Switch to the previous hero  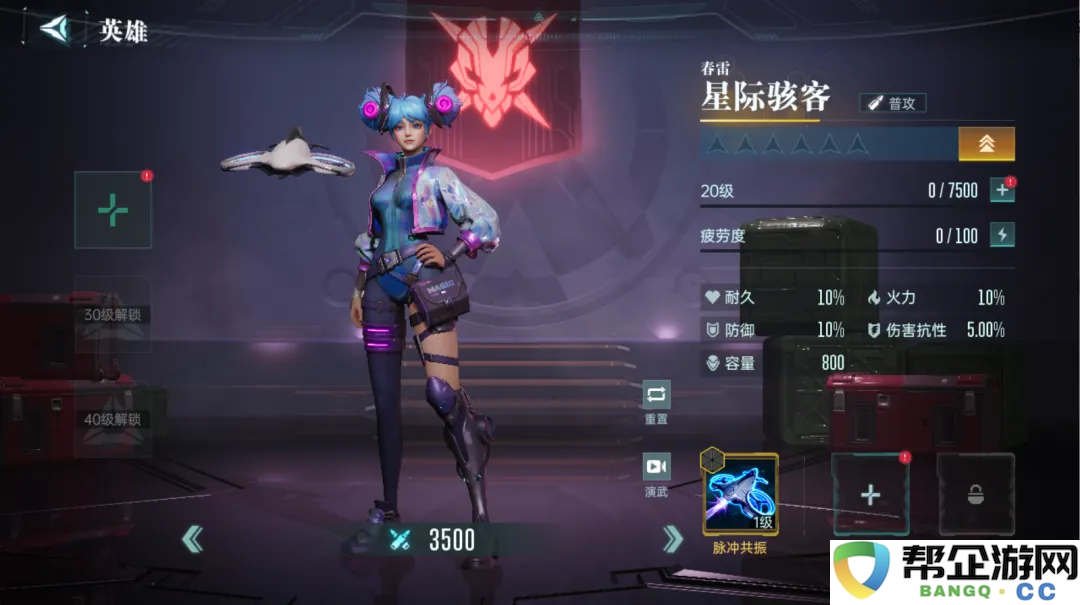tap(192, 540)
